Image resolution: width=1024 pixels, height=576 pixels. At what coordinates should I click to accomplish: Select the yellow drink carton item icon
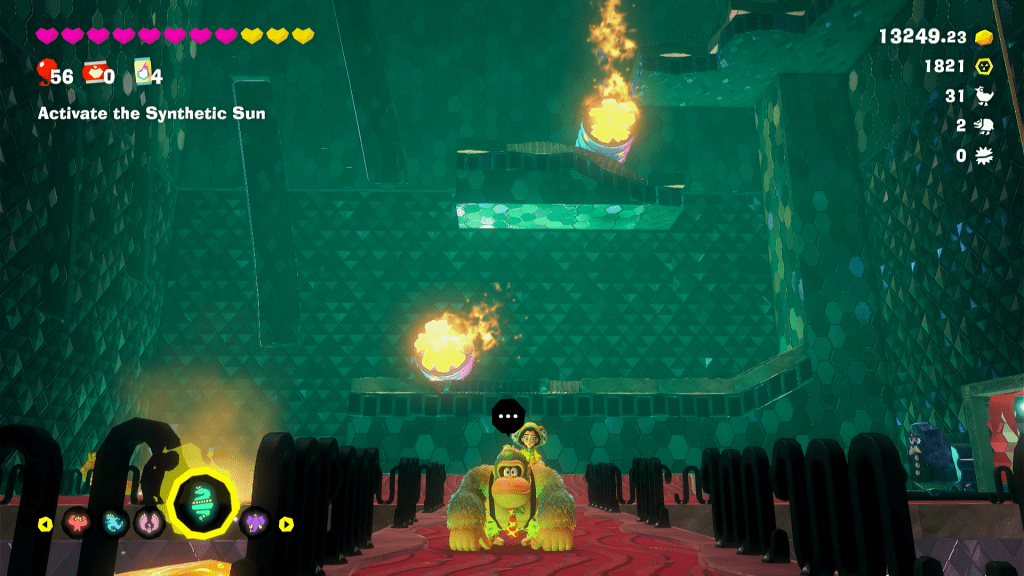pyautogui.click(x=143, y=73)
